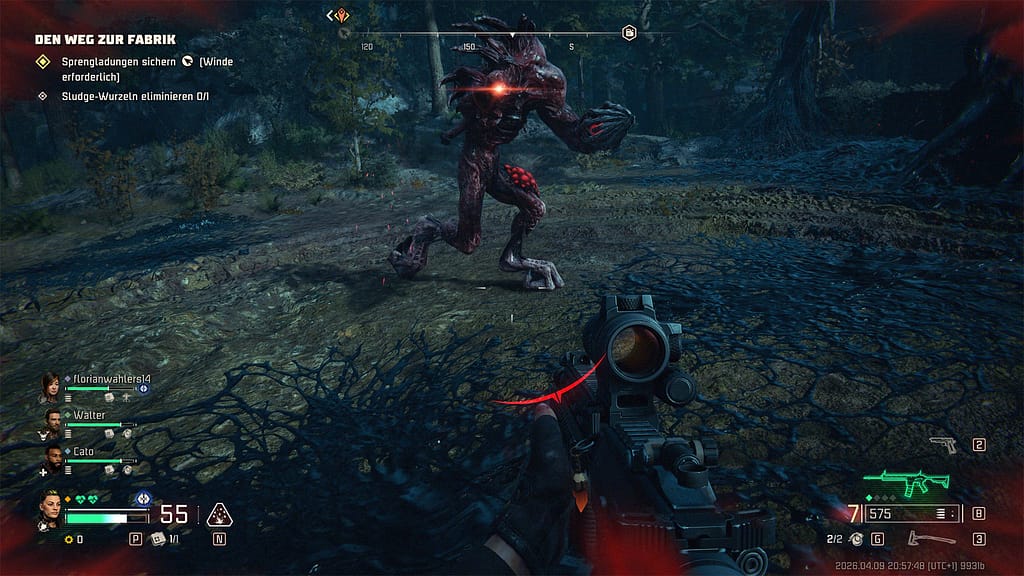Select the green assault rifle weapon icon
The image size is (1024, 576).
click(x=906, y=484)
